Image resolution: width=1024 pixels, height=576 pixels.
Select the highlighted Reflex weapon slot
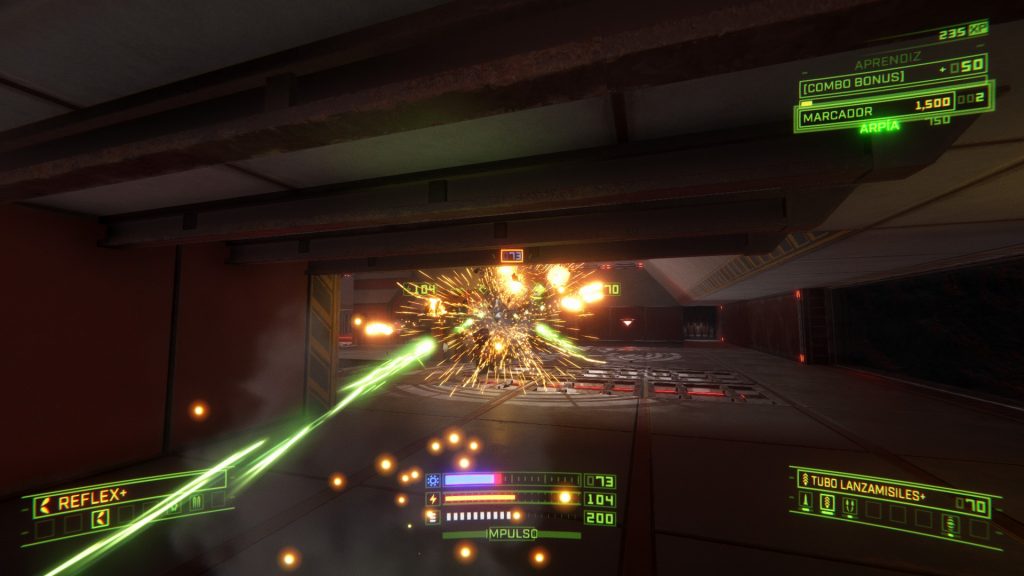click(100, 517)
